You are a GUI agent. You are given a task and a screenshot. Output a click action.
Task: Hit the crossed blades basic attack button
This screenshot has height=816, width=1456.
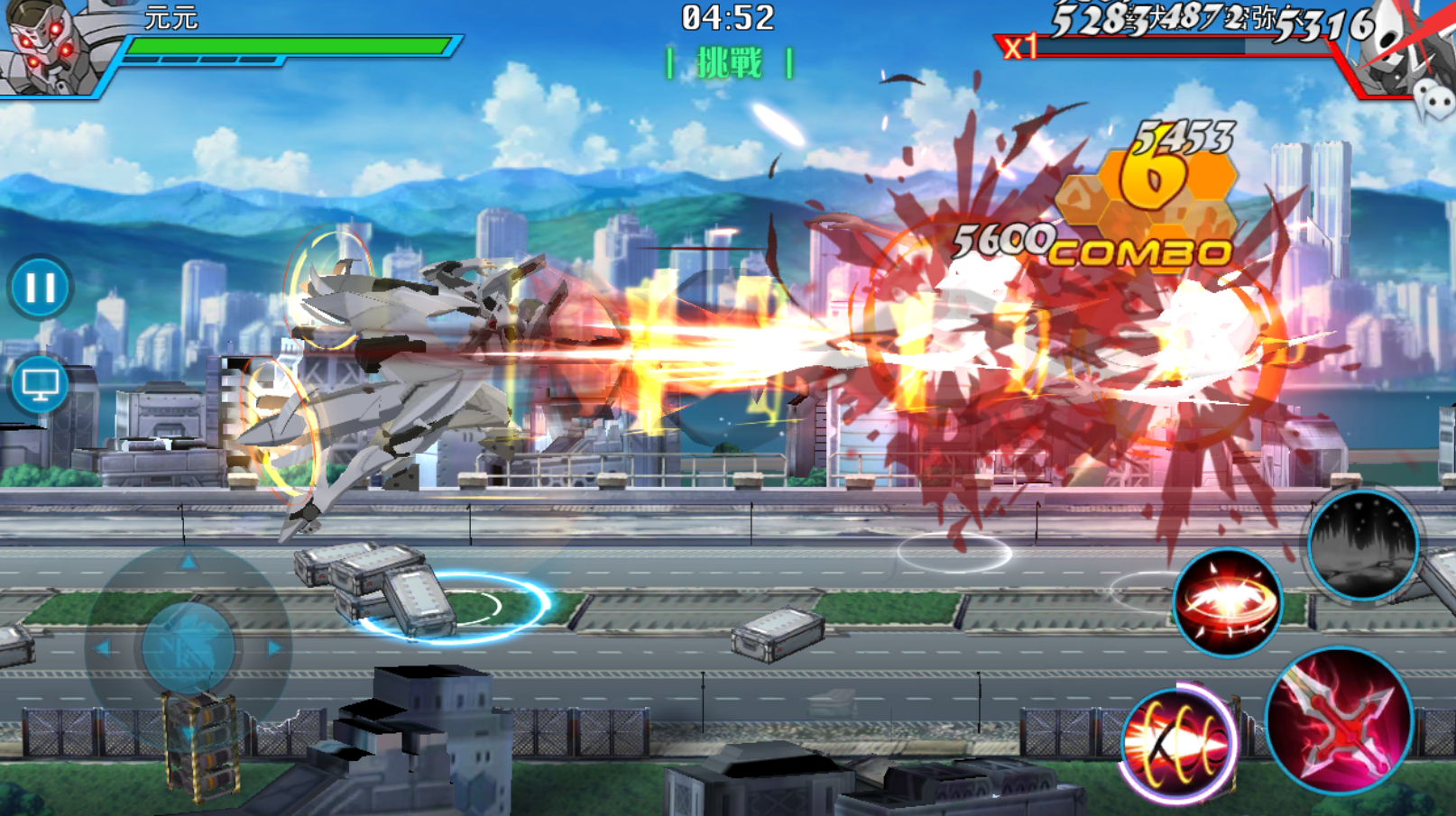coord(1339,720)
